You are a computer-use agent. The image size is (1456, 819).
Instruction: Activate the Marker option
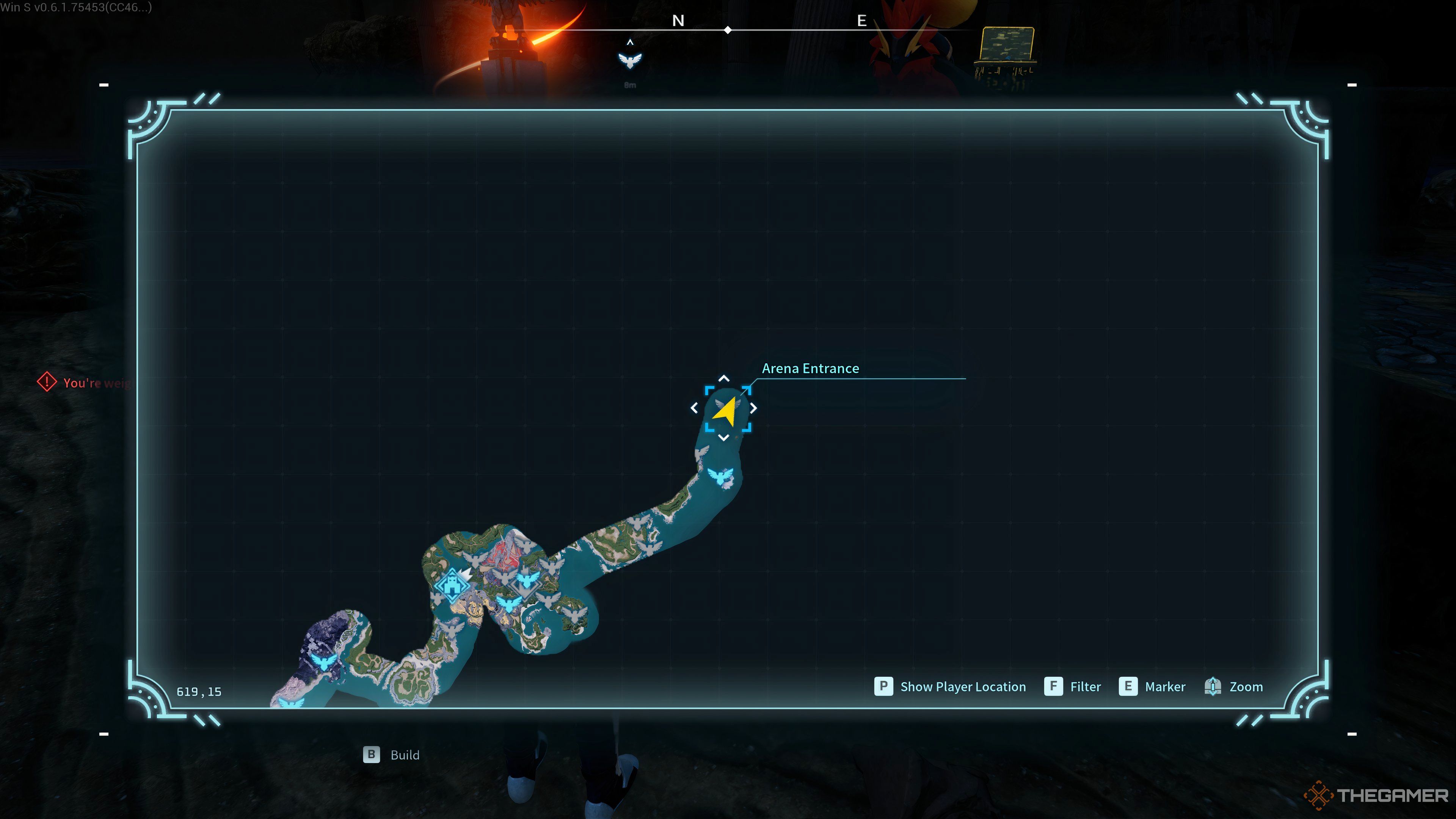coord(1152,687)
